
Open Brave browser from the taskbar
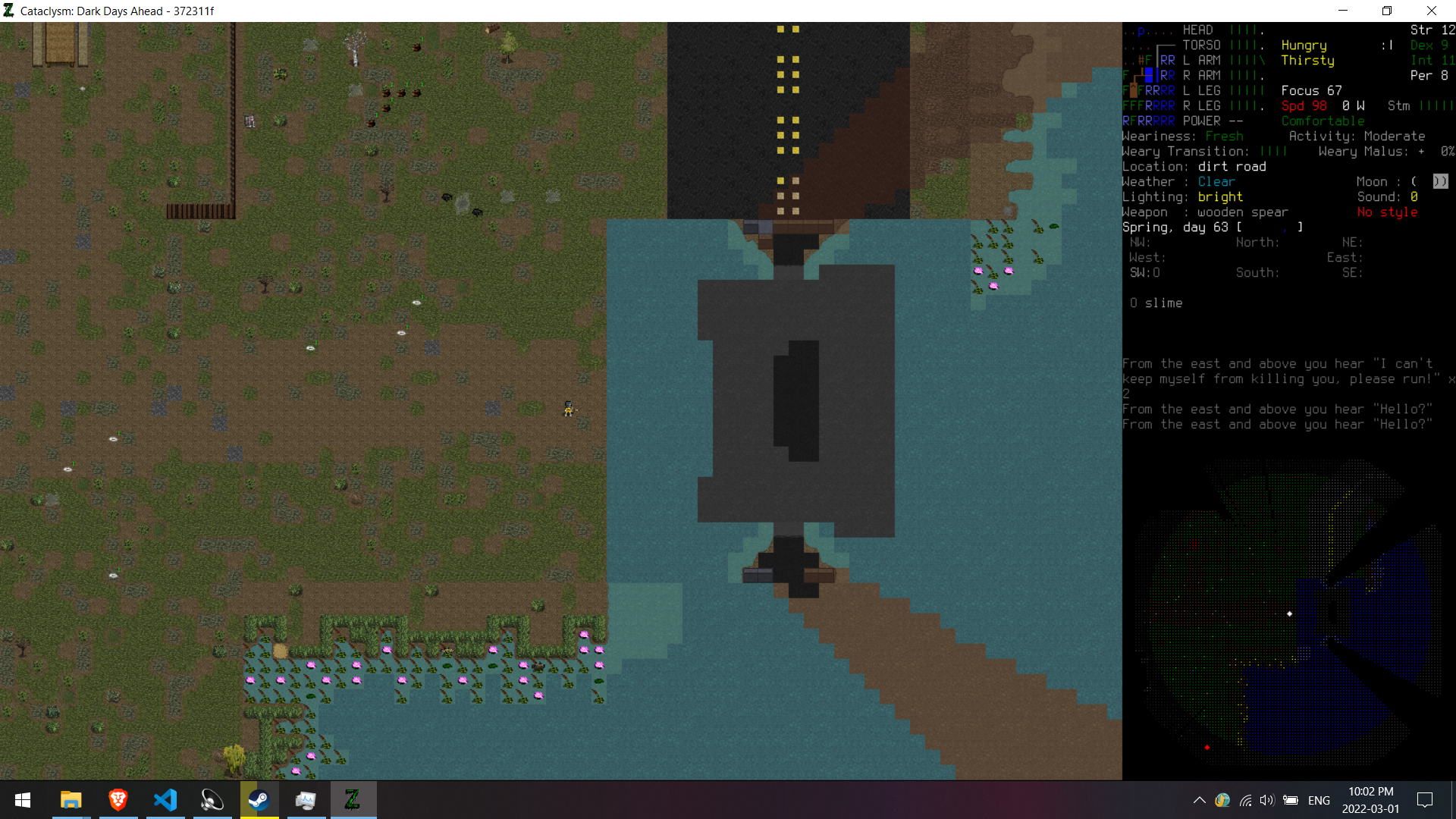pos(118,799)
